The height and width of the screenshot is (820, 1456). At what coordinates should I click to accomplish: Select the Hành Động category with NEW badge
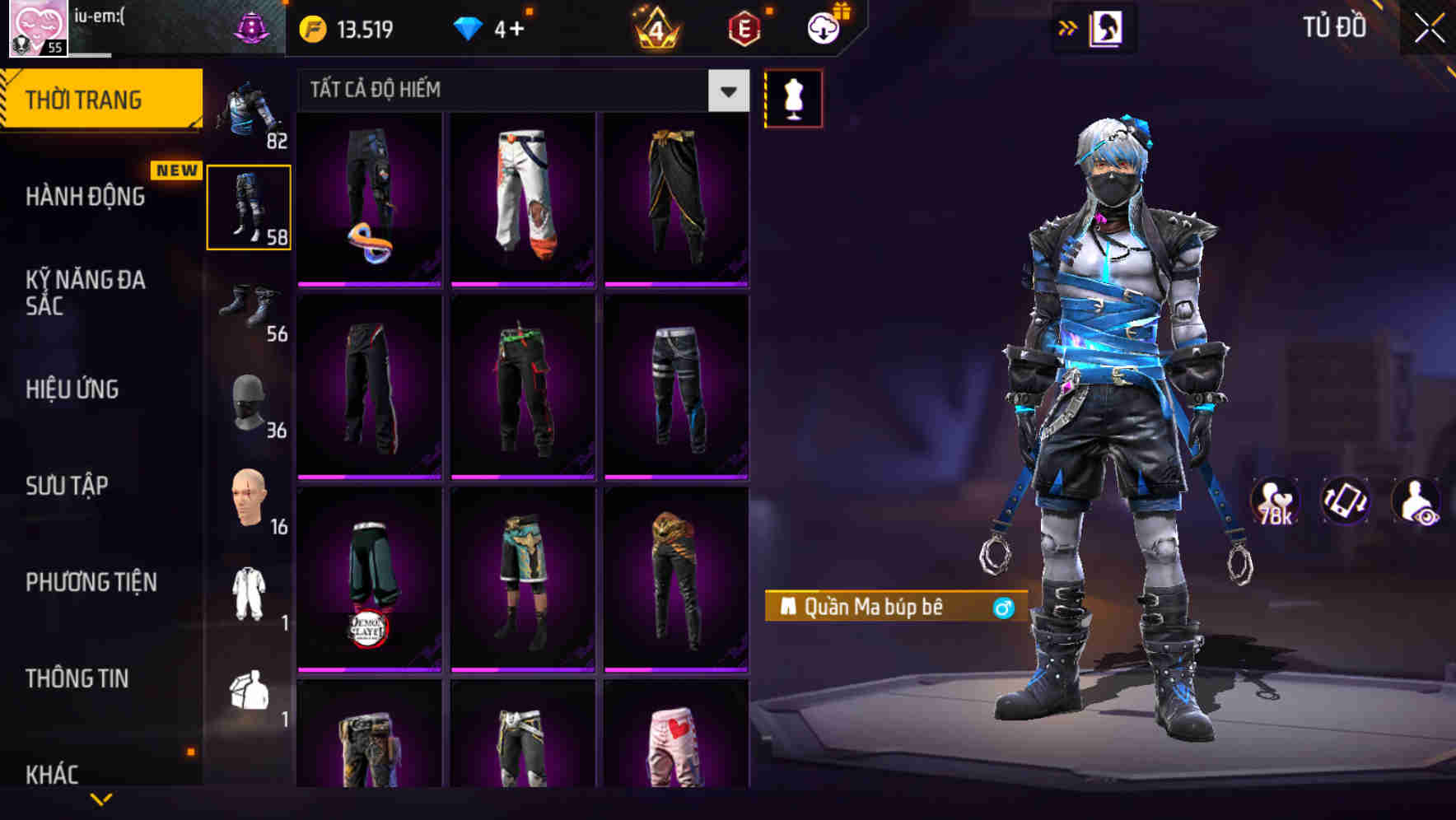86,198
